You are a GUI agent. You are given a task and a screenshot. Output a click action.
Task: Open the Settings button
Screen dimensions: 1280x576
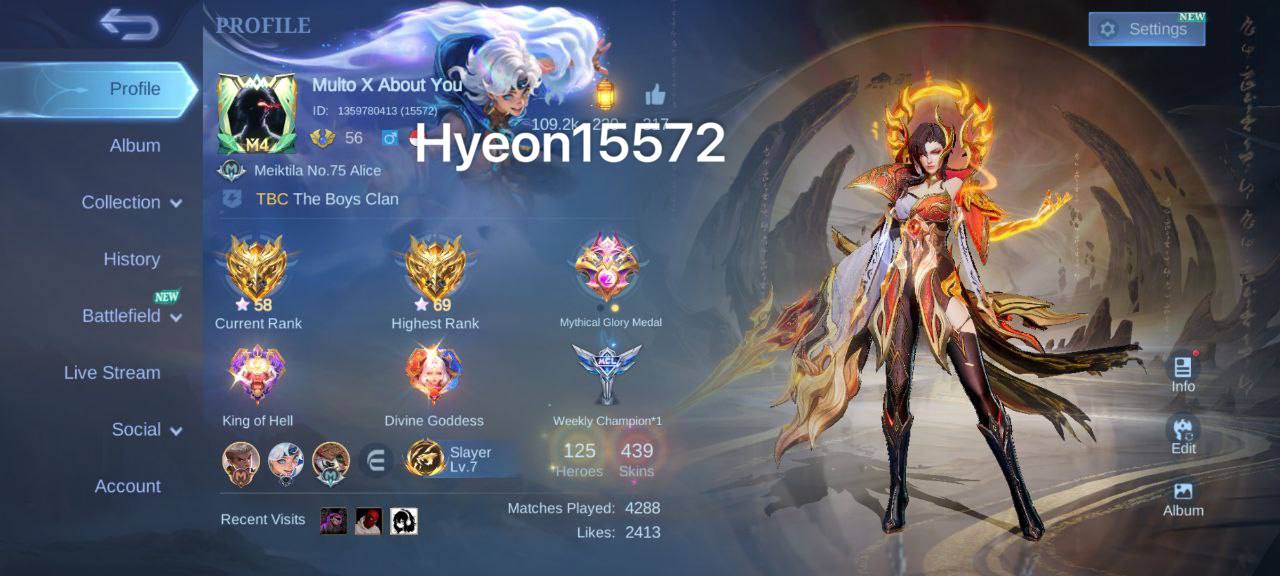(x=1146, y=29)
